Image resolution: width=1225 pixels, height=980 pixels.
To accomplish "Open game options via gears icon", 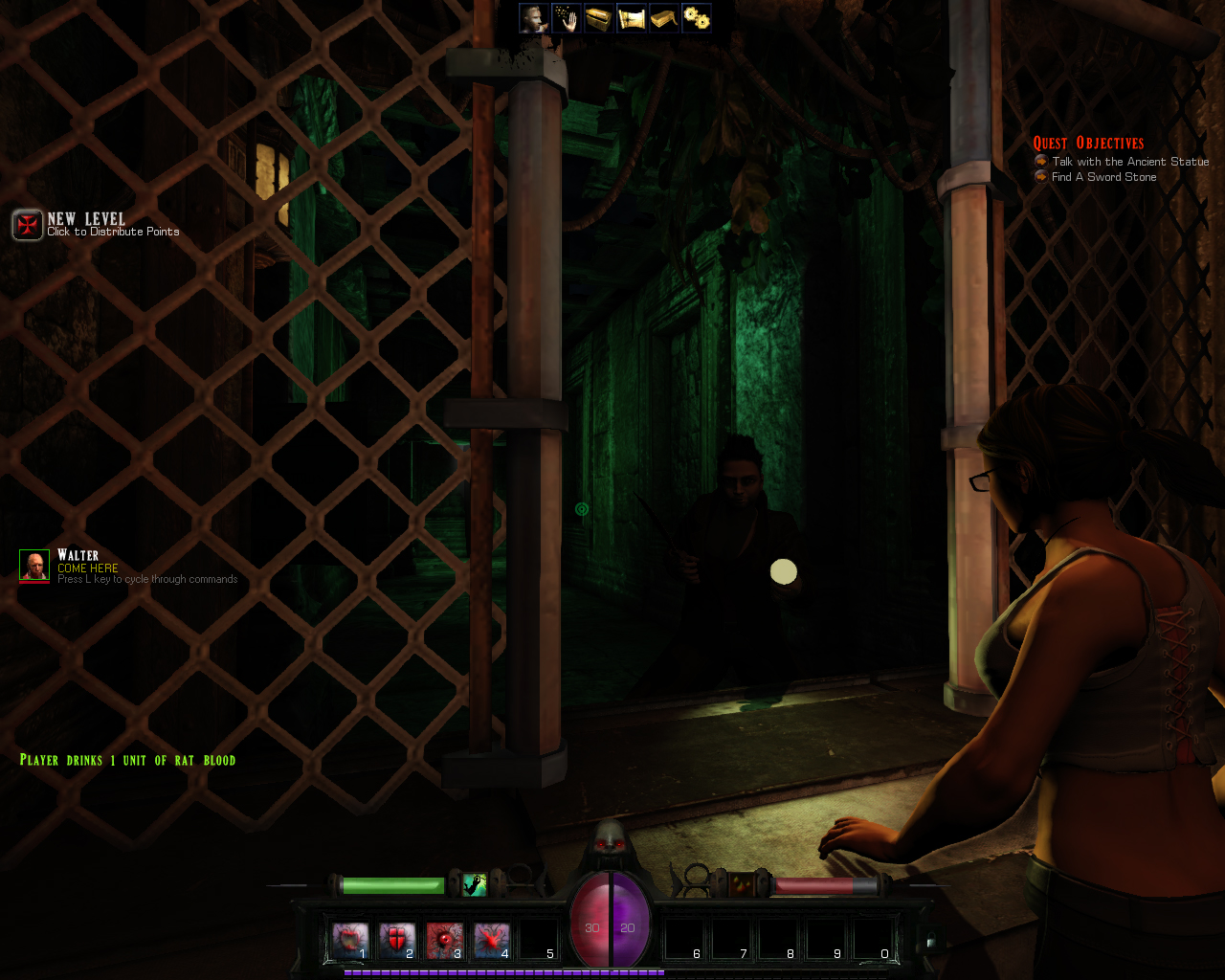I will (697, 17).
